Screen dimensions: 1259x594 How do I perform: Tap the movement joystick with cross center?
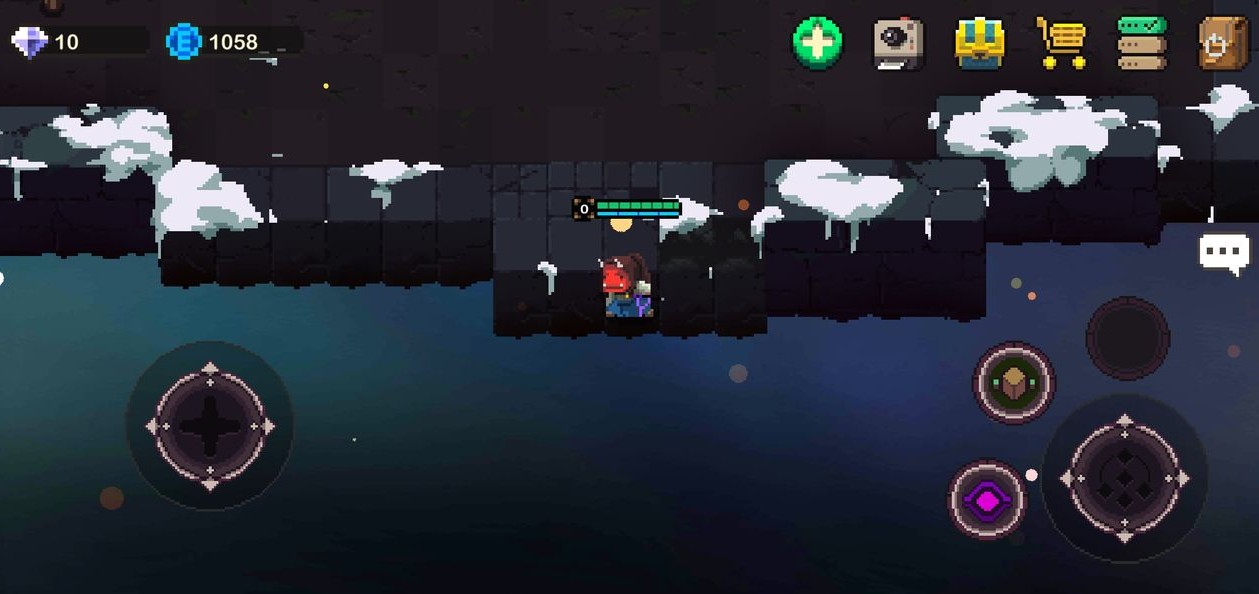[210, 426]
